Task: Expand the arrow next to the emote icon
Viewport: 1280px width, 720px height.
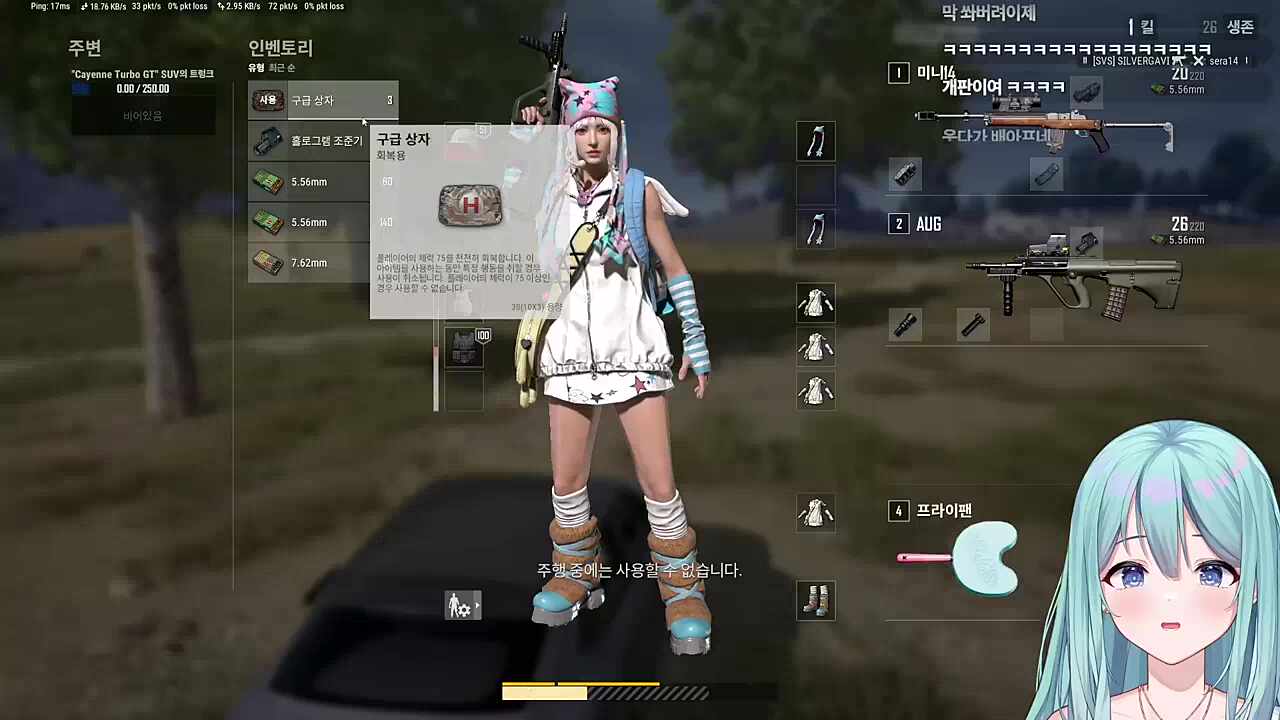Action: (477, 605)
